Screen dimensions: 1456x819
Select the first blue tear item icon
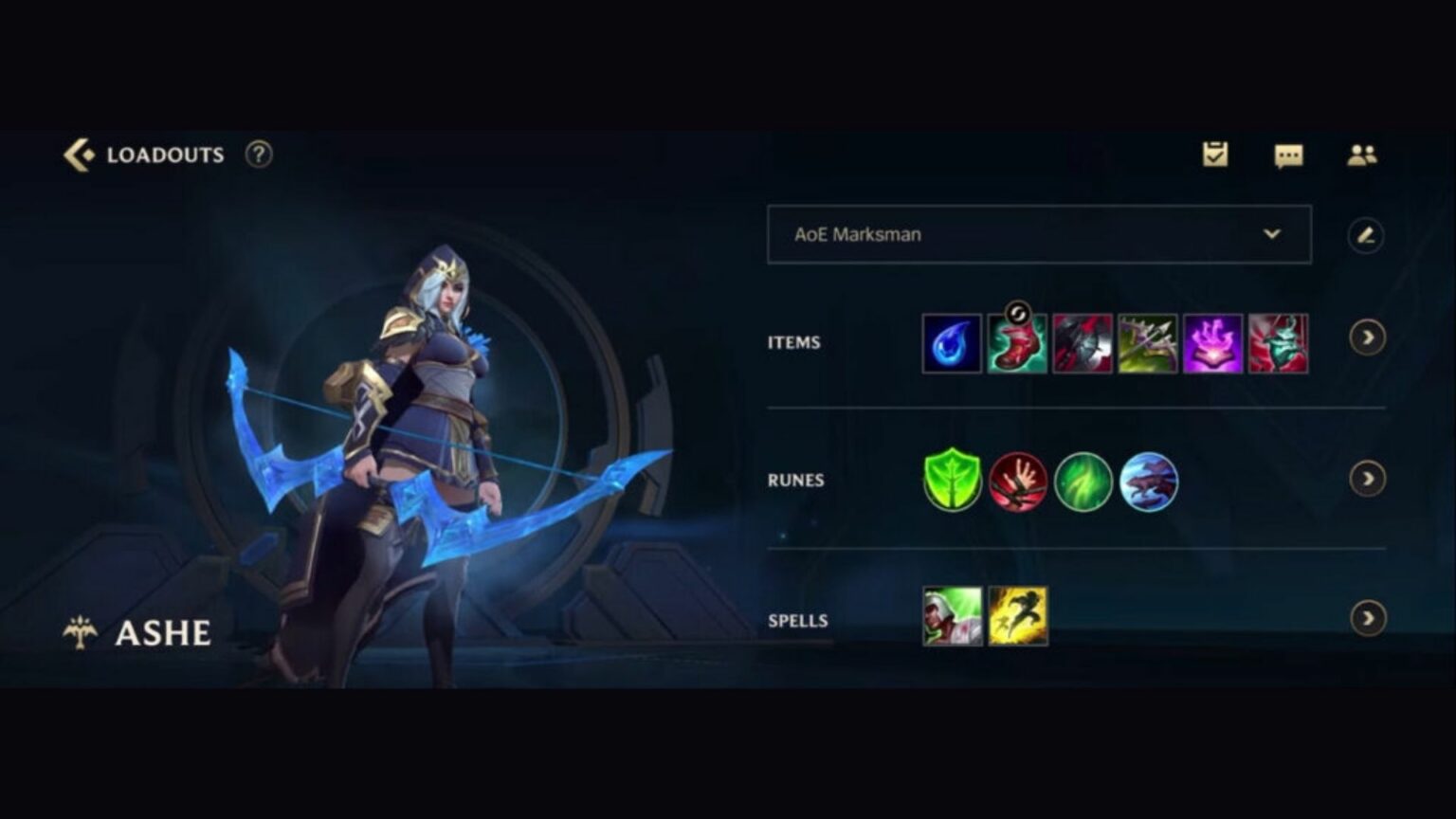[x=952, y=343]
